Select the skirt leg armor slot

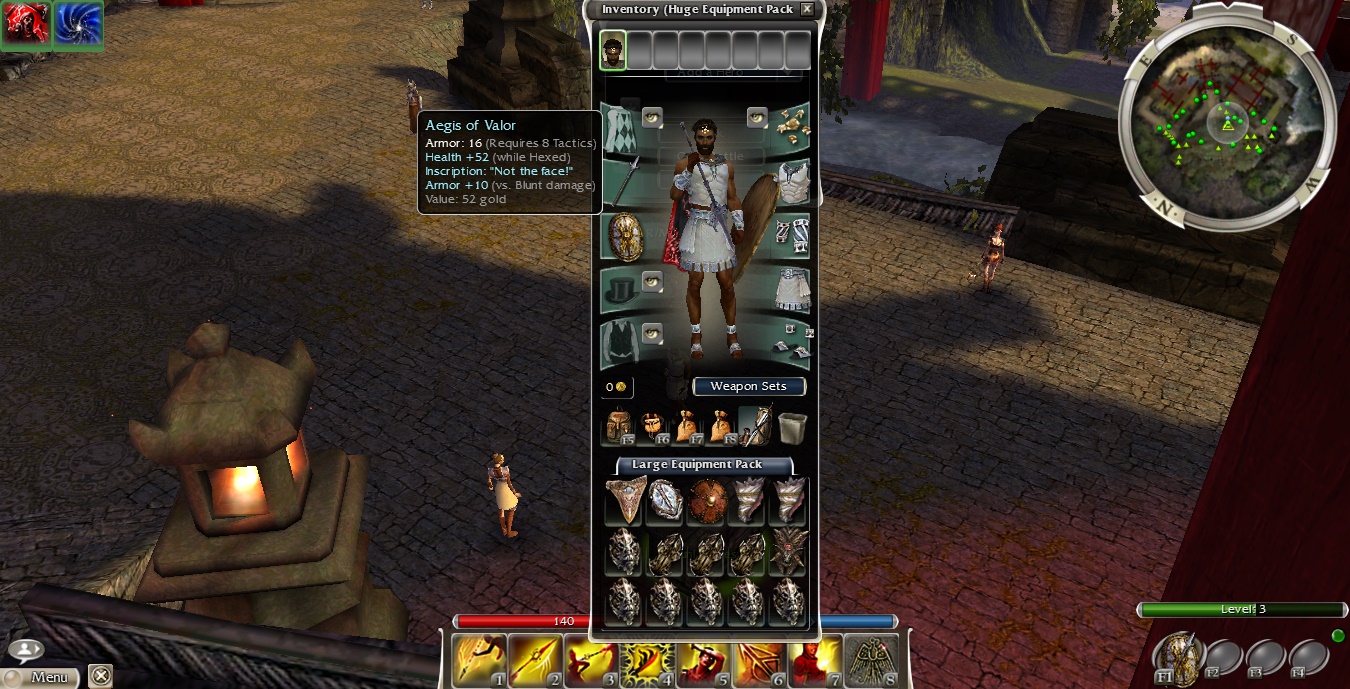point(792,291)
